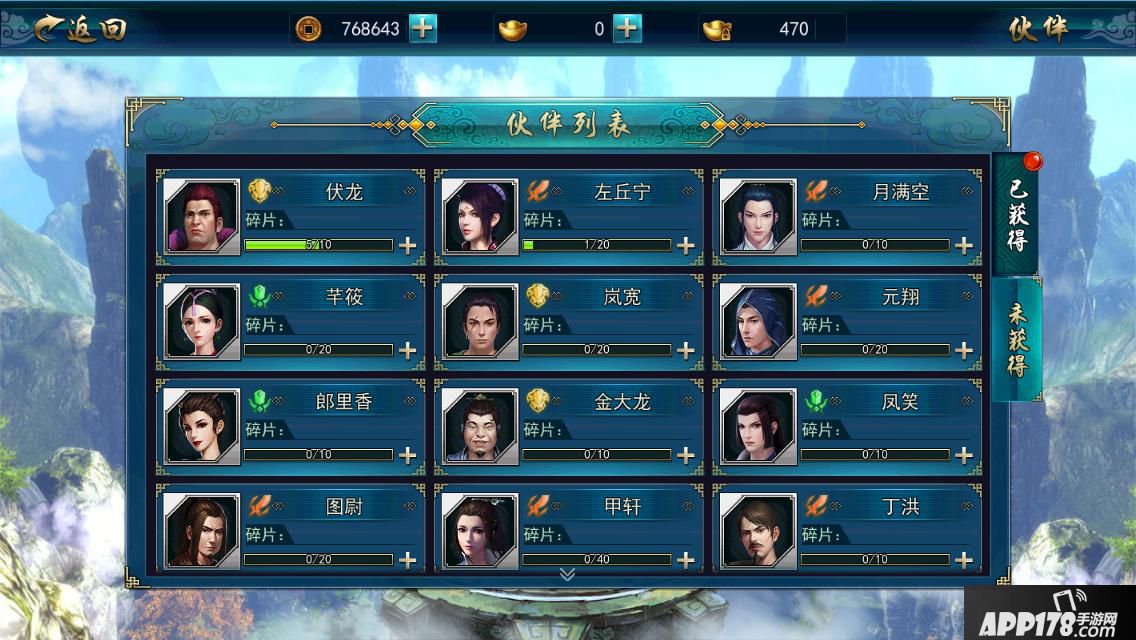Select partner 左丘宁 portrait

[480, 217]
